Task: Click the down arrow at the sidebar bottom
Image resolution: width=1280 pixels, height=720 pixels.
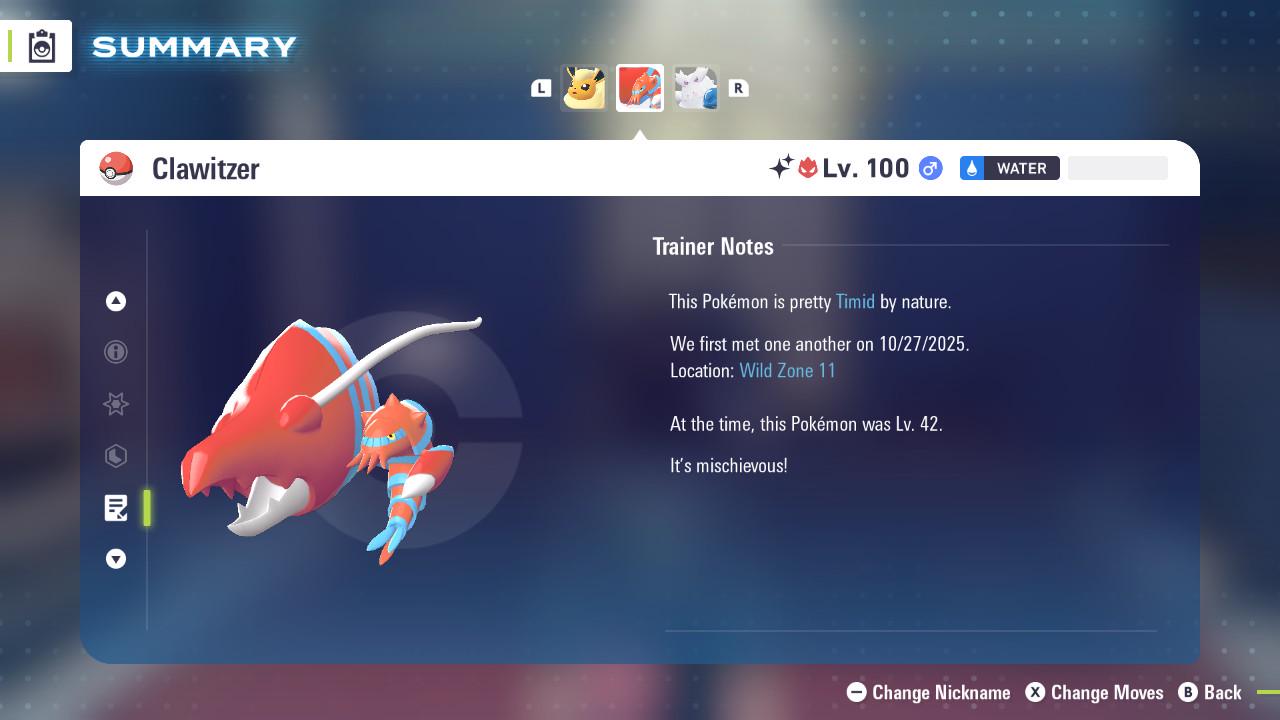Action: click(116, 559)
